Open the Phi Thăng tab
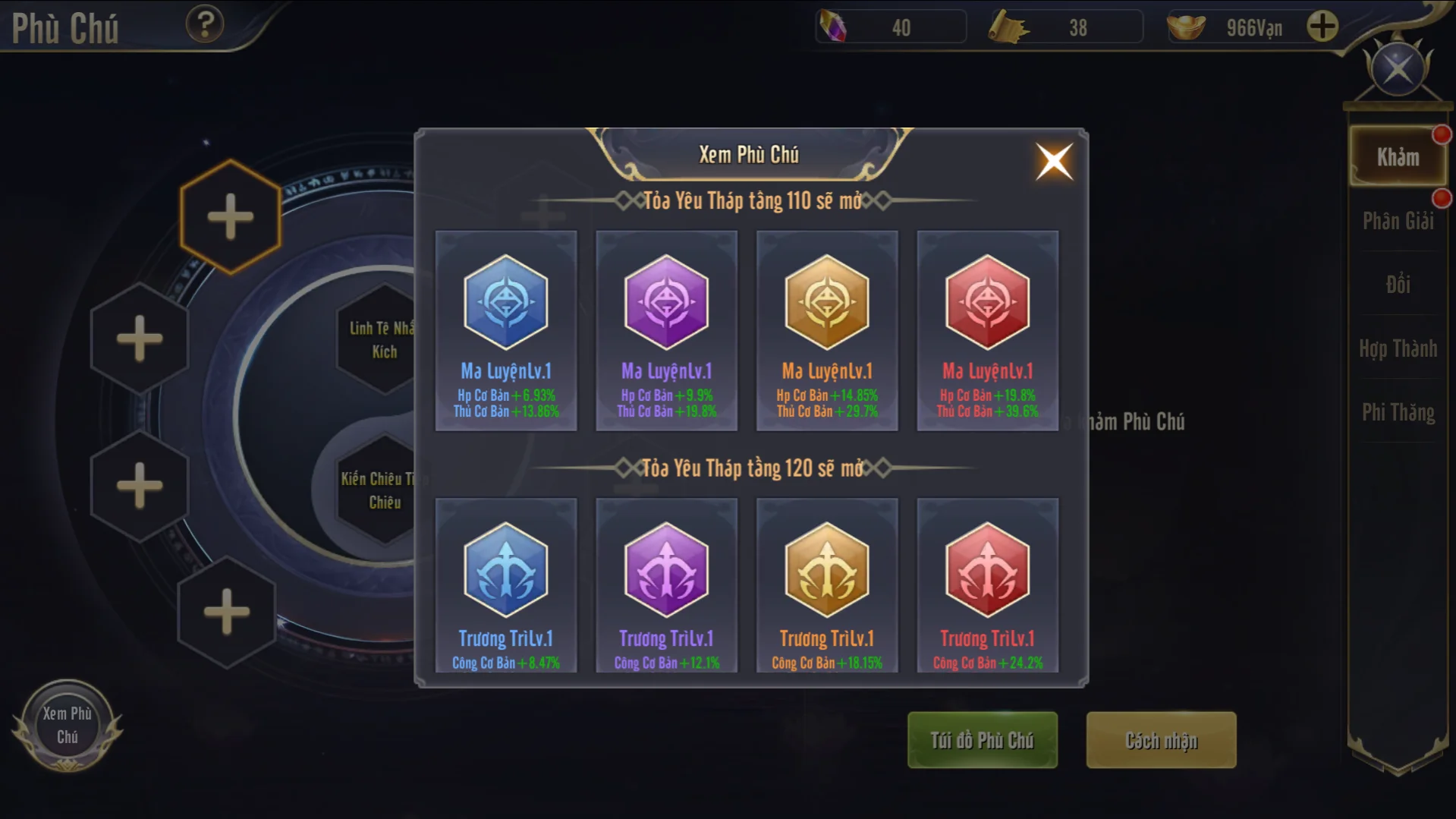This screenshot has width=1456, height=819. coord(1398,412)
